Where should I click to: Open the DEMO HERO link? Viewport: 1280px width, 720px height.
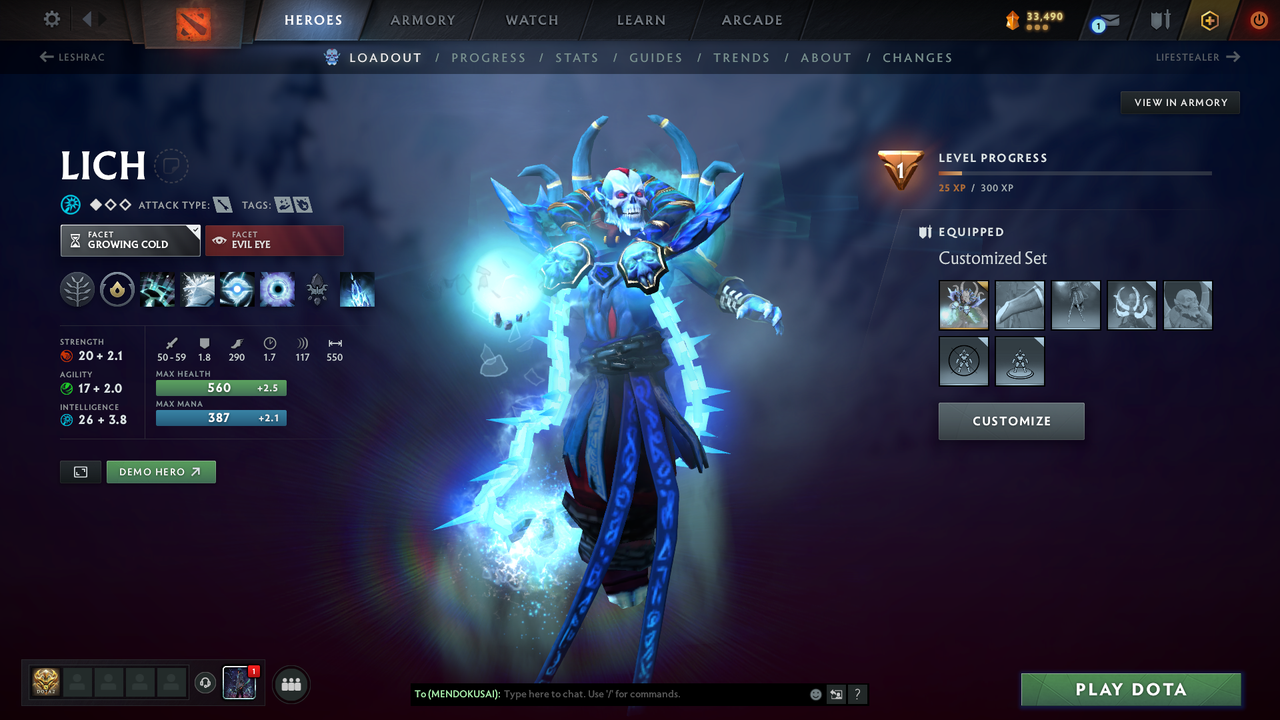click(x=160, y=471)
